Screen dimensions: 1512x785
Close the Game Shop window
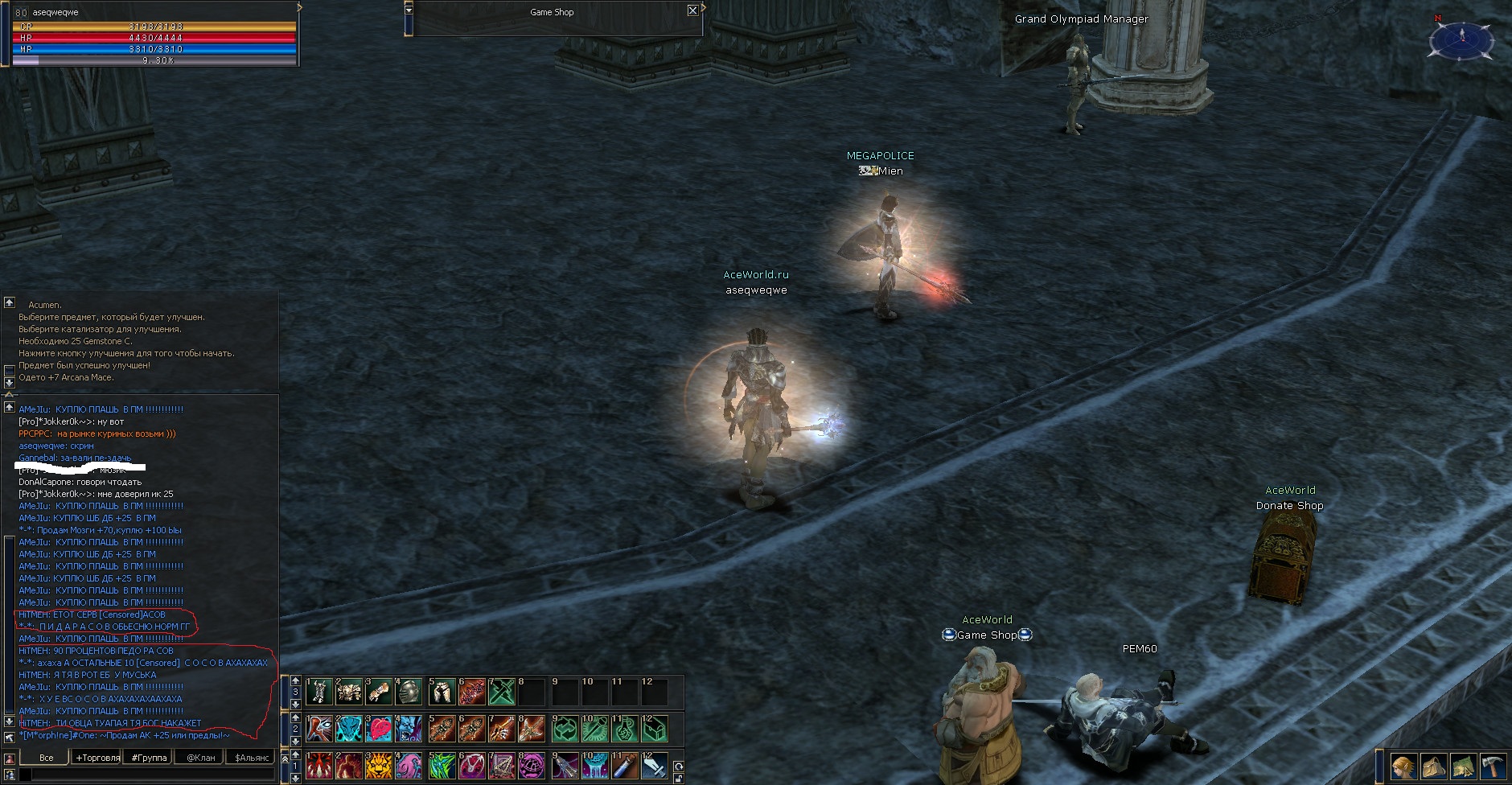(692, 10)
